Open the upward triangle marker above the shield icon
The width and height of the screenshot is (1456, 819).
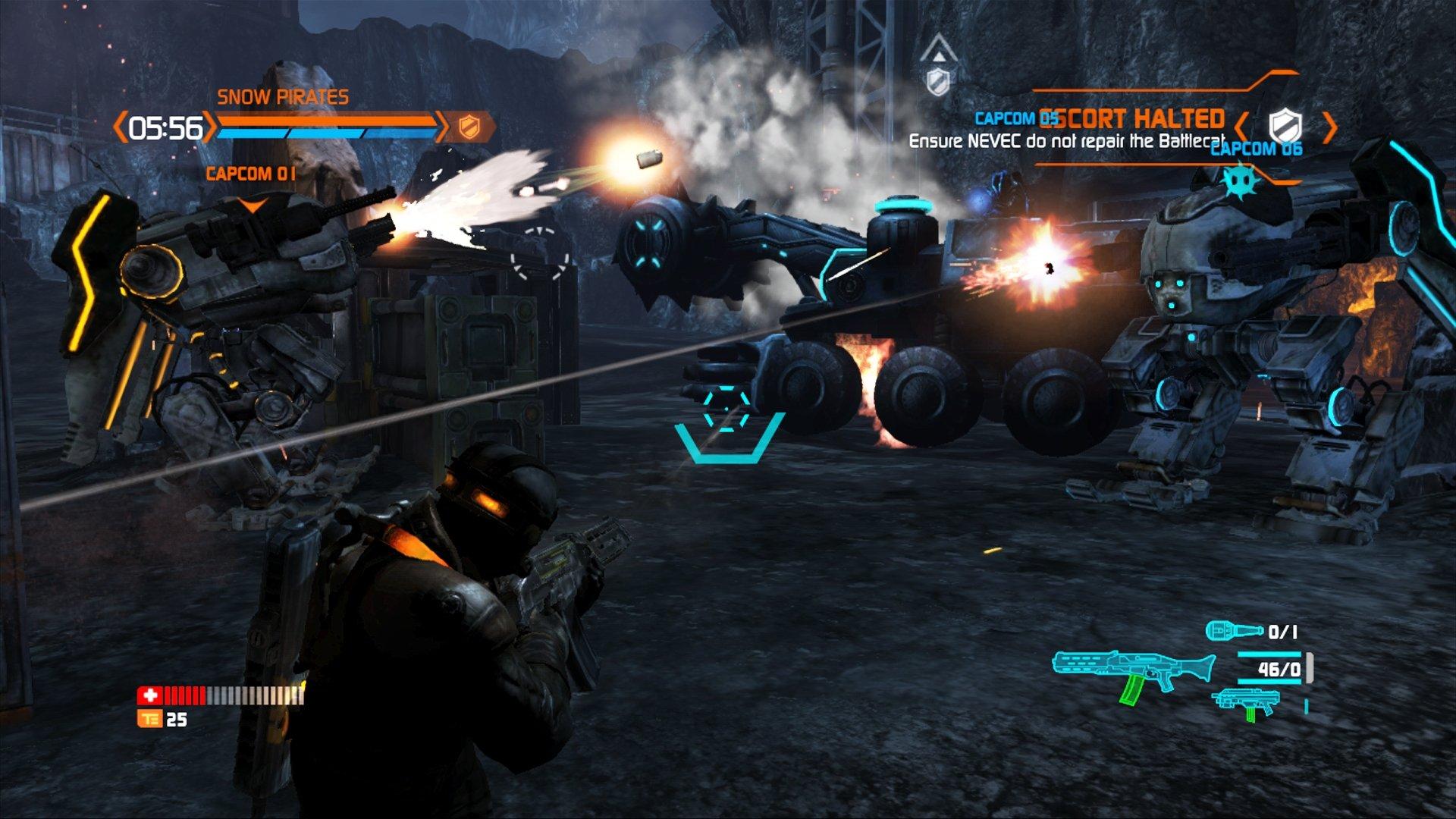pos(939,47)
